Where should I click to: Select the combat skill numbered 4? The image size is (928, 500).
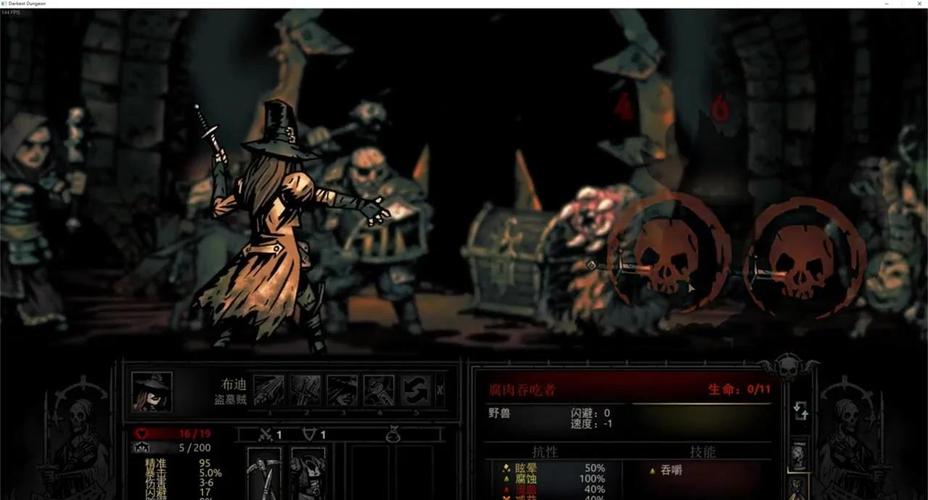point(378,390)
